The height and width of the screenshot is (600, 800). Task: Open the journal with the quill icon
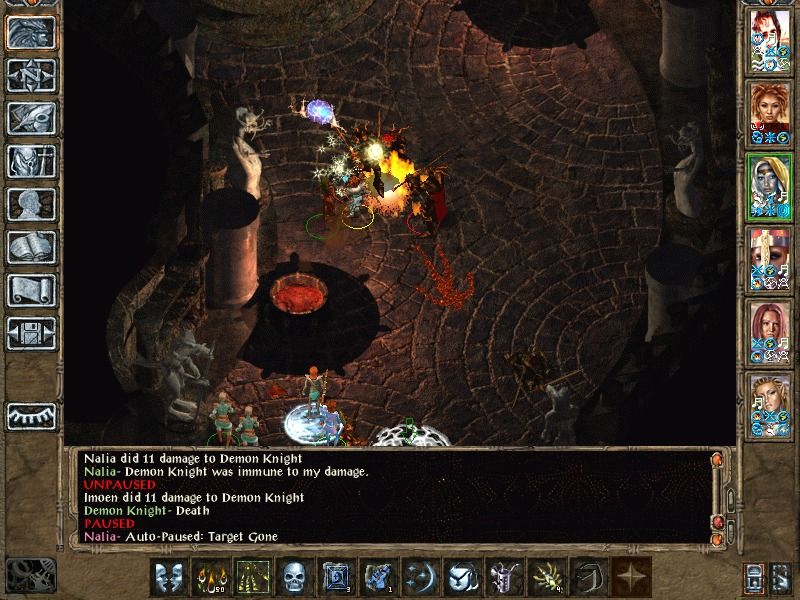pyautogui.click(x=31, y=117)
